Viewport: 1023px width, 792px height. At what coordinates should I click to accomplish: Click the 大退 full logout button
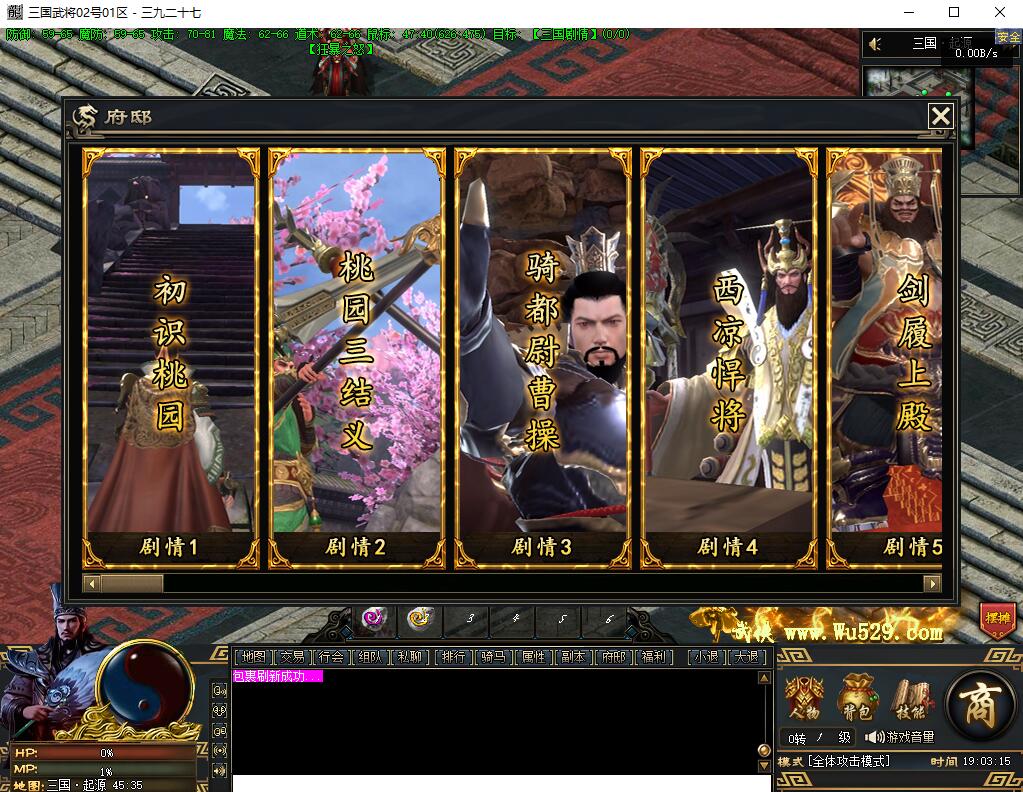(747, 657)
